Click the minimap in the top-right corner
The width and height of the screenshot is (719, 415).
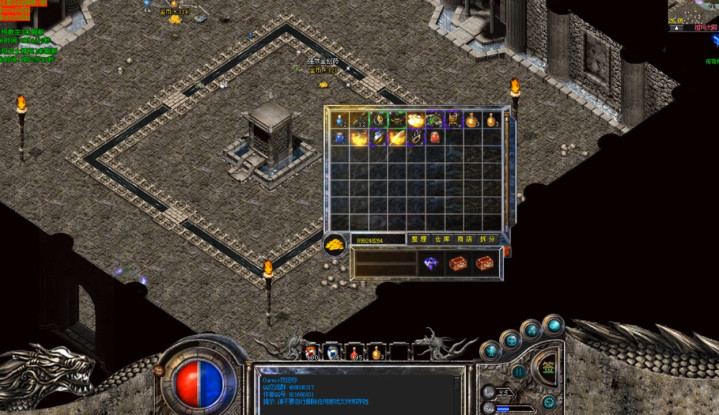pyautogui.click(x=693, y=13)
